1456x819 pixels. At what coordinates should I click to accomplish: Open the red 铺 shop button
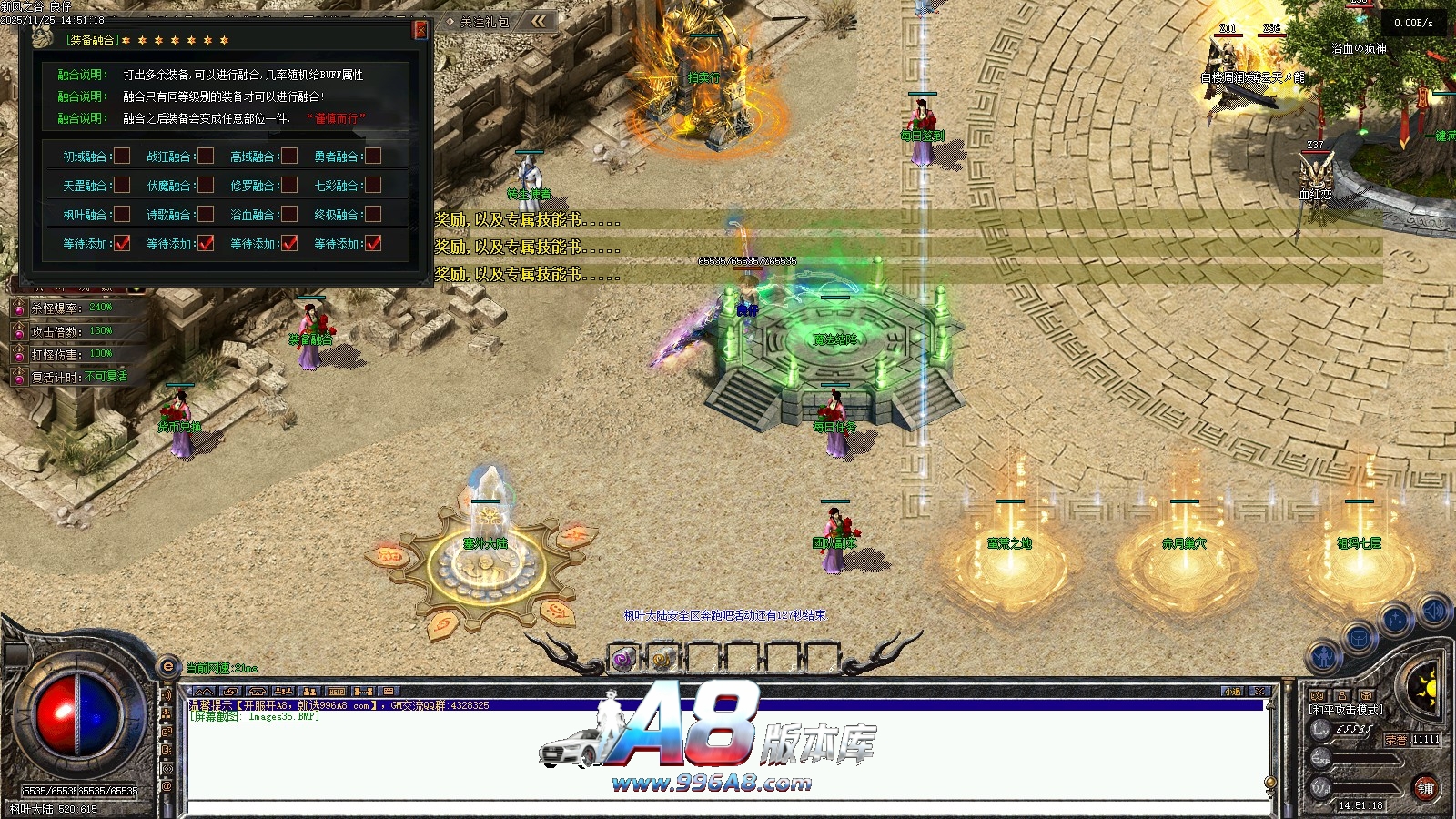point(1425,788)
